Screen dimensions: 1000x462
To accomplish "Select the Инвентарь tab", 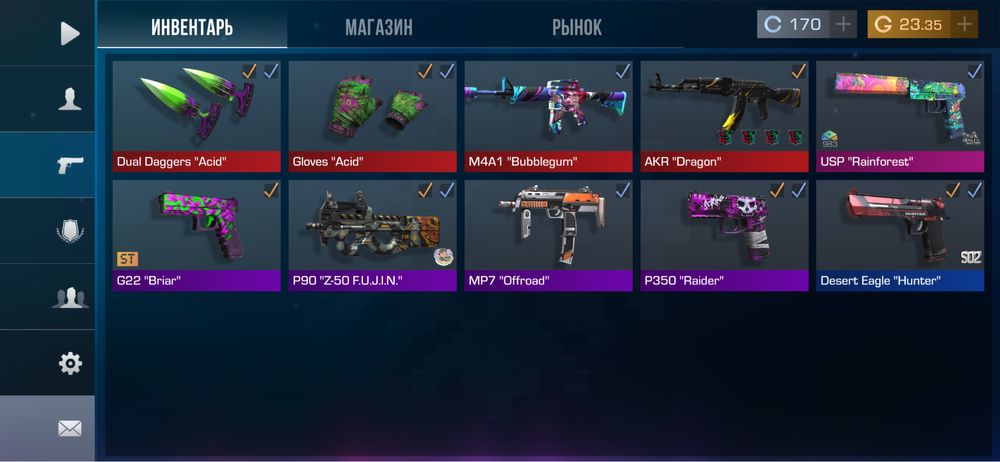I will tap(192, 27).
